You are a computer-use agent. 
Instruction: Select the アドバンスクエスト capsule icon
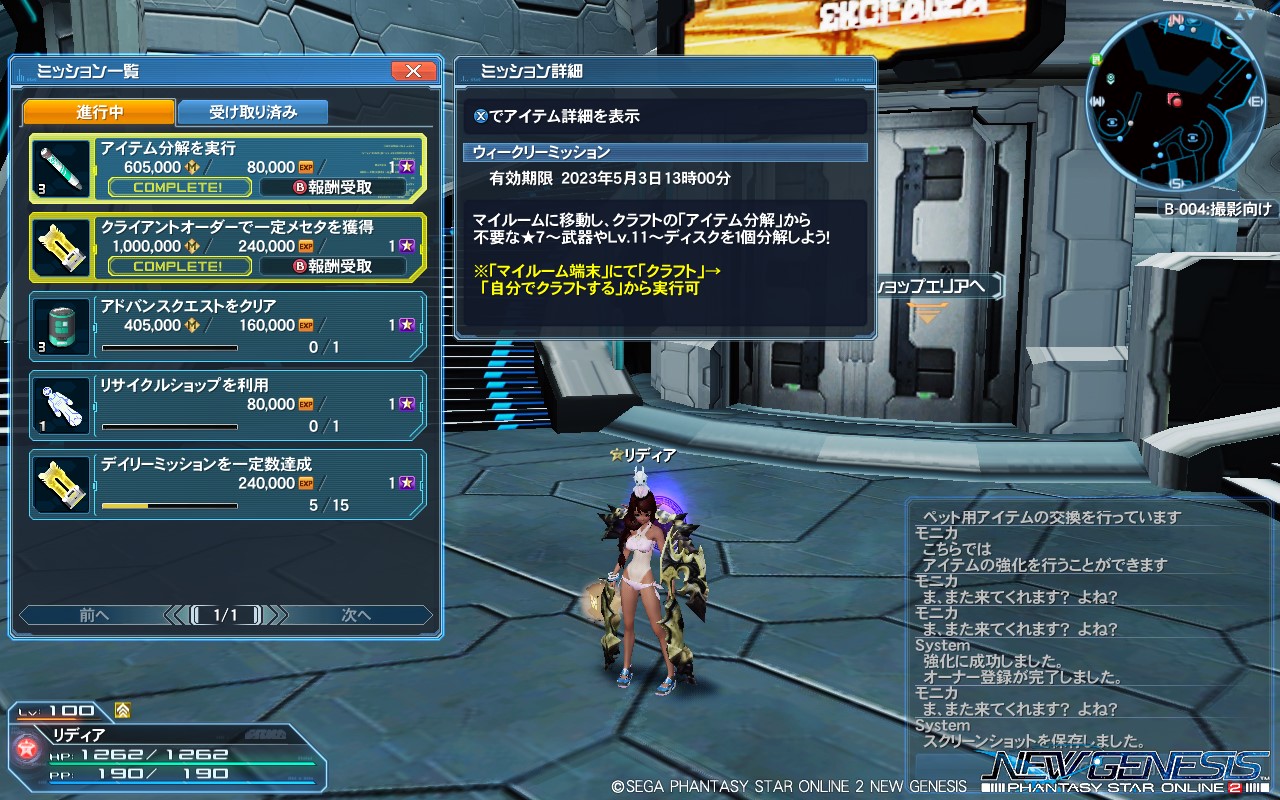click(60, 324)
